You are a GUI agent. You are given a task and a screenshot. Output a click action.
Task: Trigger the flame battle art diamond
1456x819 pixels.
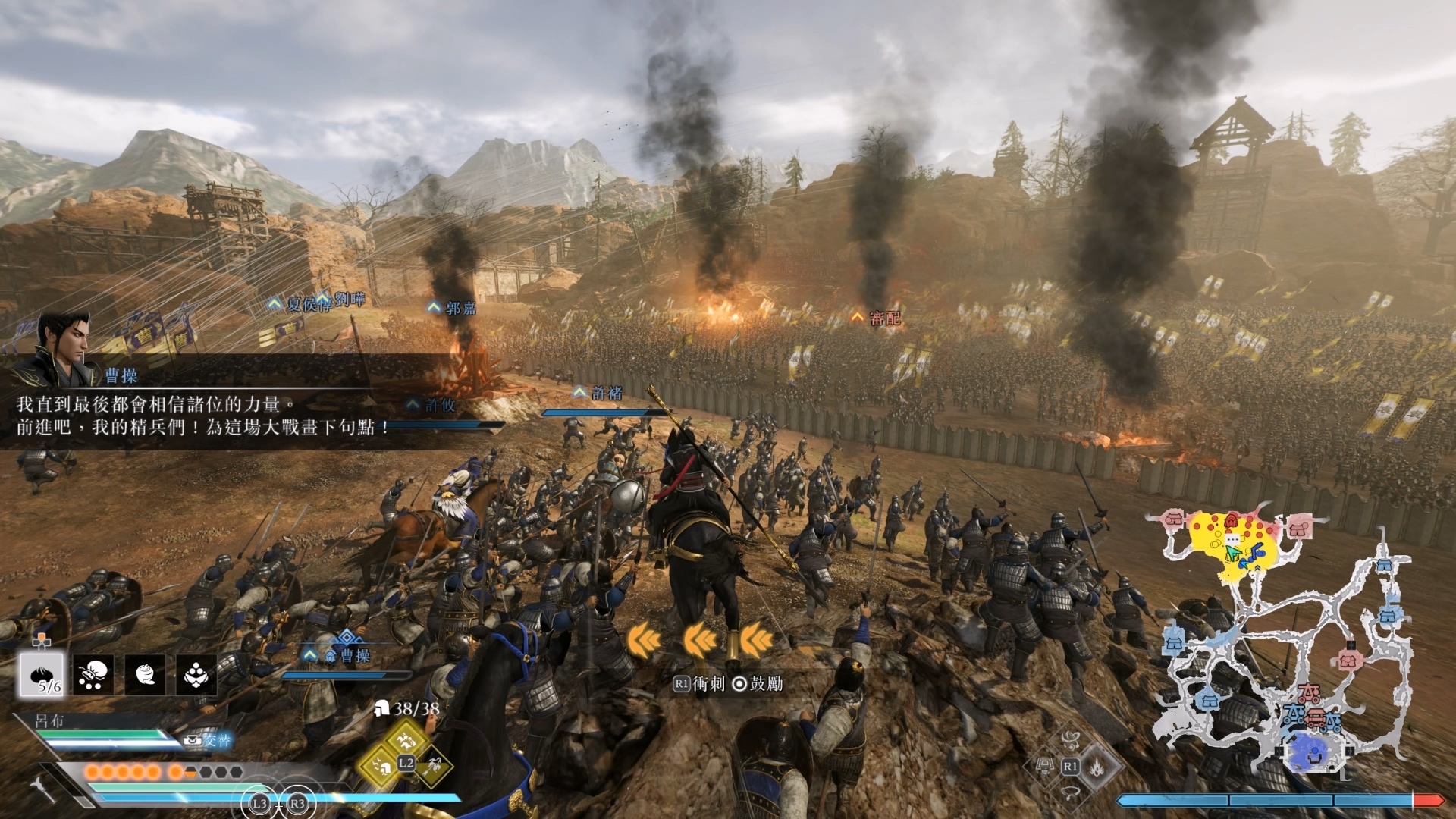tap(1097, 767)
